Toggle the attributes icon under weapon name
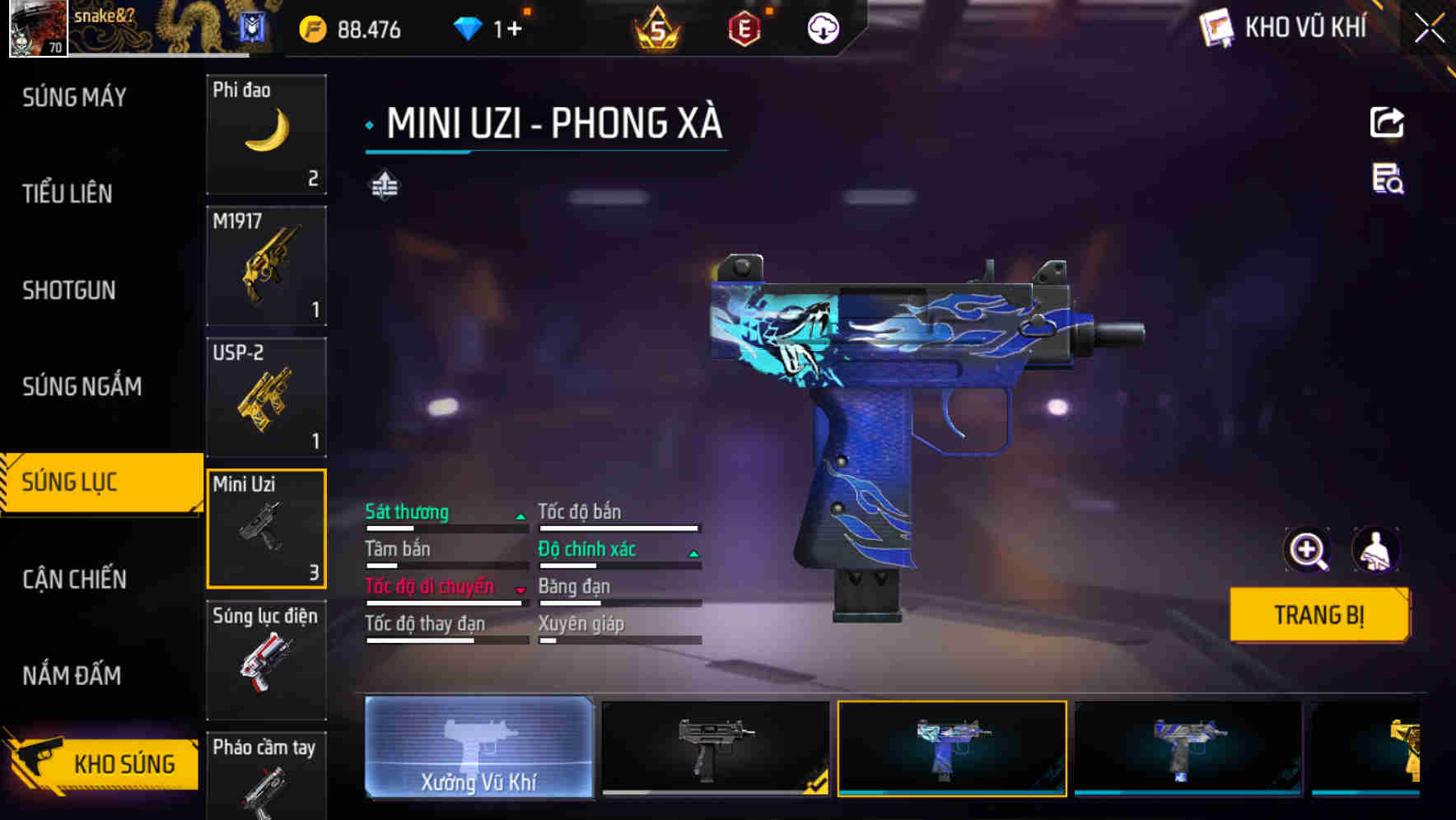Viewport: 1456px width, 820px height. pos(384,186)
